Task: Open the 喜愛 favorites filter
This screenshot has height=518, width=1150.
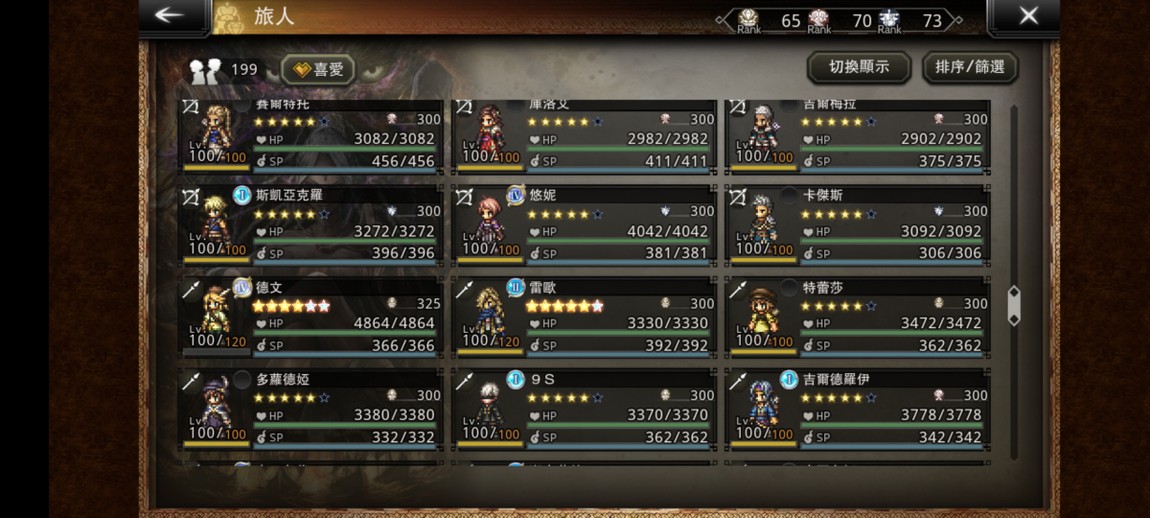Action: coord(318,69)
